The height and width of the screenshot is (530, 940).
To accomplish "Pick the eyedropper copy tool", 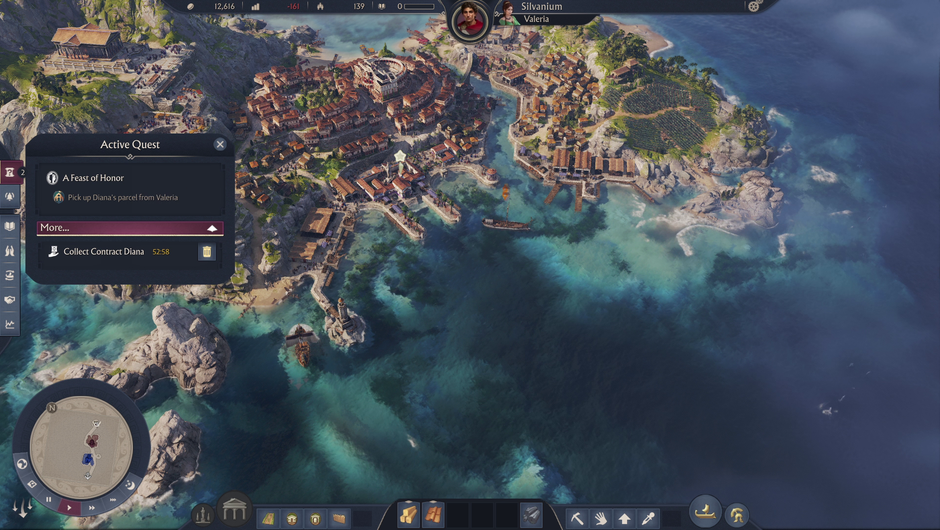I will [x=649, y=518].
